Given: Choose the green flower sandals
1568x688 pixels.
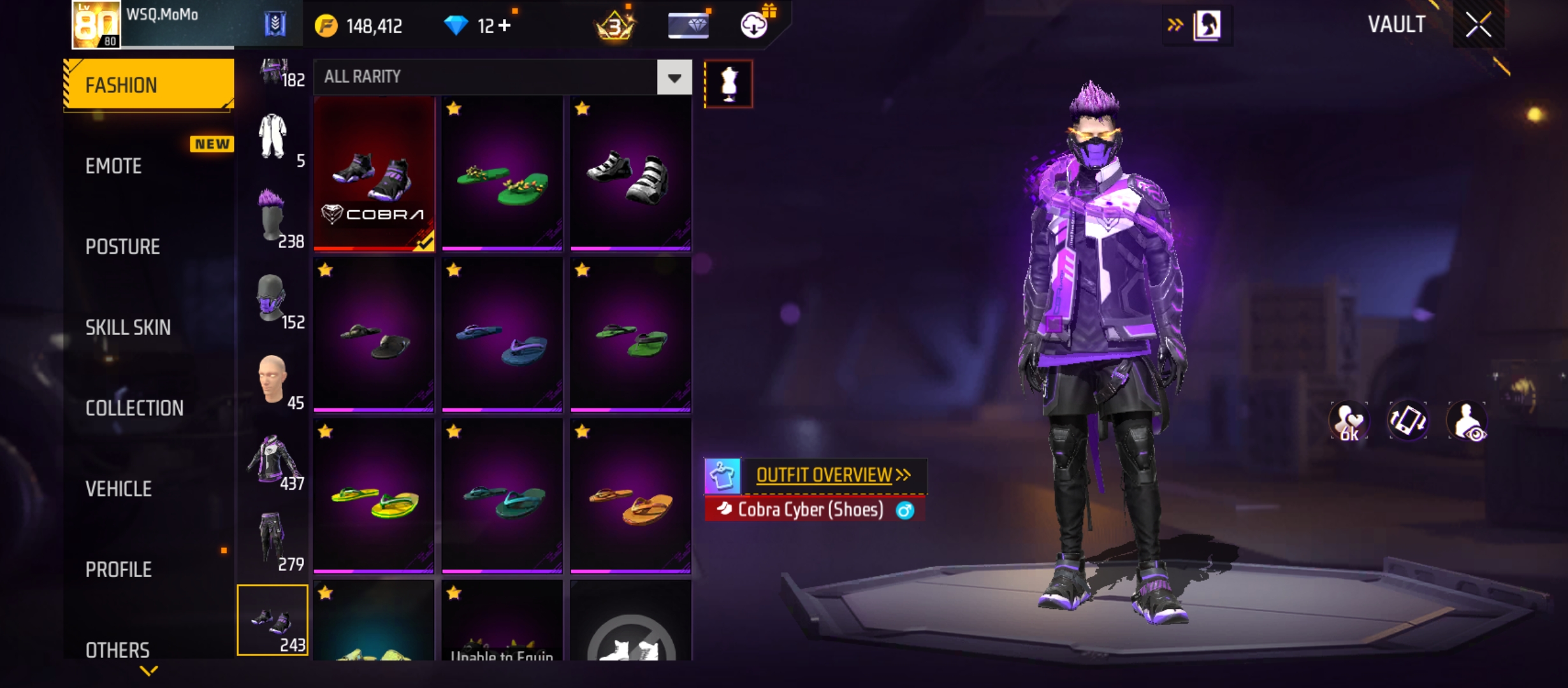Looking at the screenshot, I should pyautogui.click(x=502, y=173).
